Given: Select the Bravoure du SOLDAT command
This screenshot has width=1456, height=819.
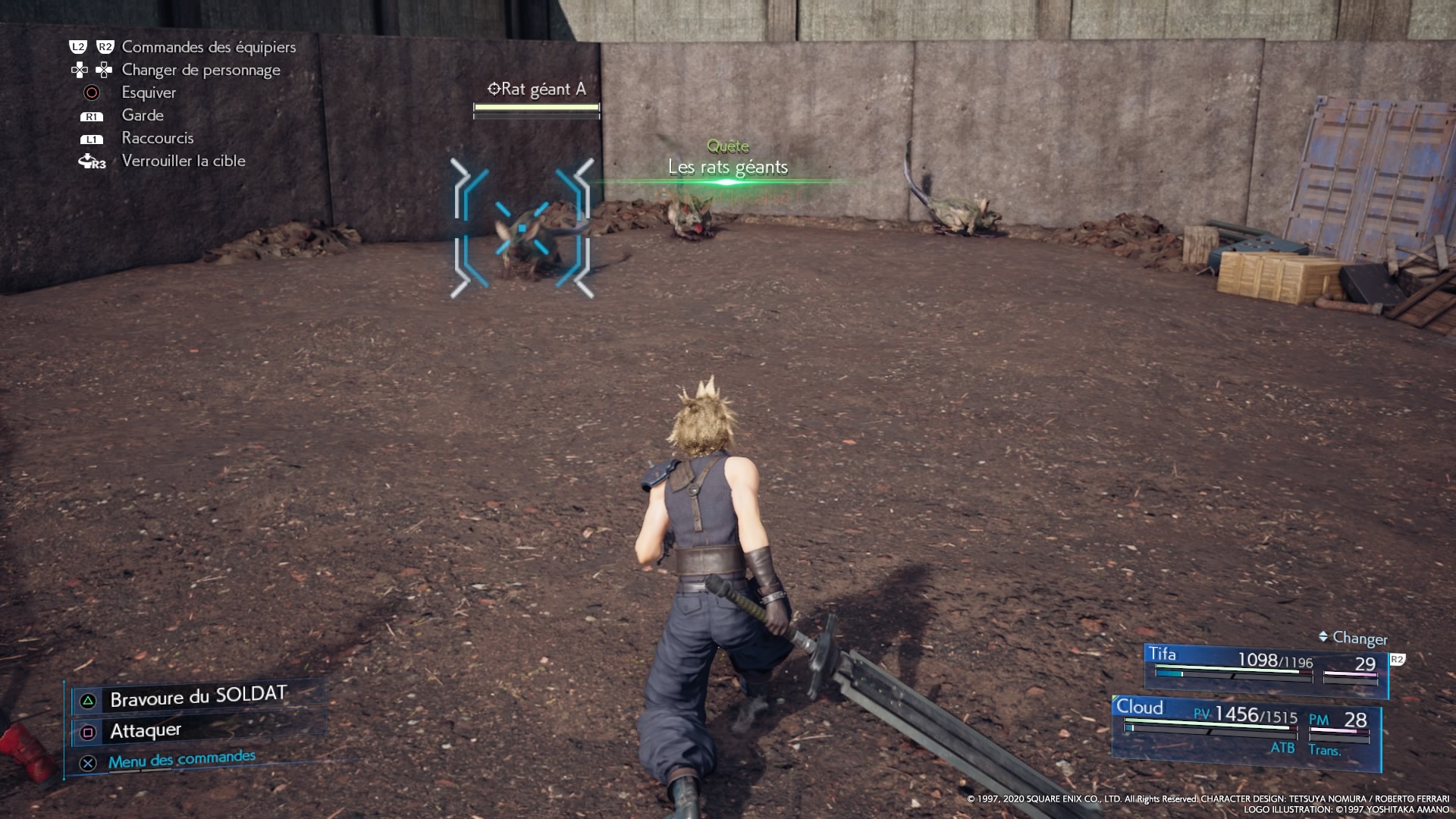Looking at the screenshot, I should (198, 697).
